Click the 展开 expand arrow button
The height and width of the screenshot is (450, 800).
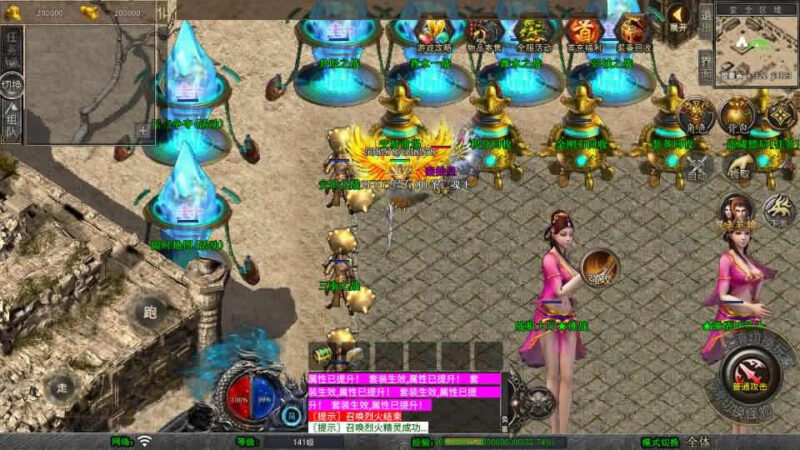point(680,17)
